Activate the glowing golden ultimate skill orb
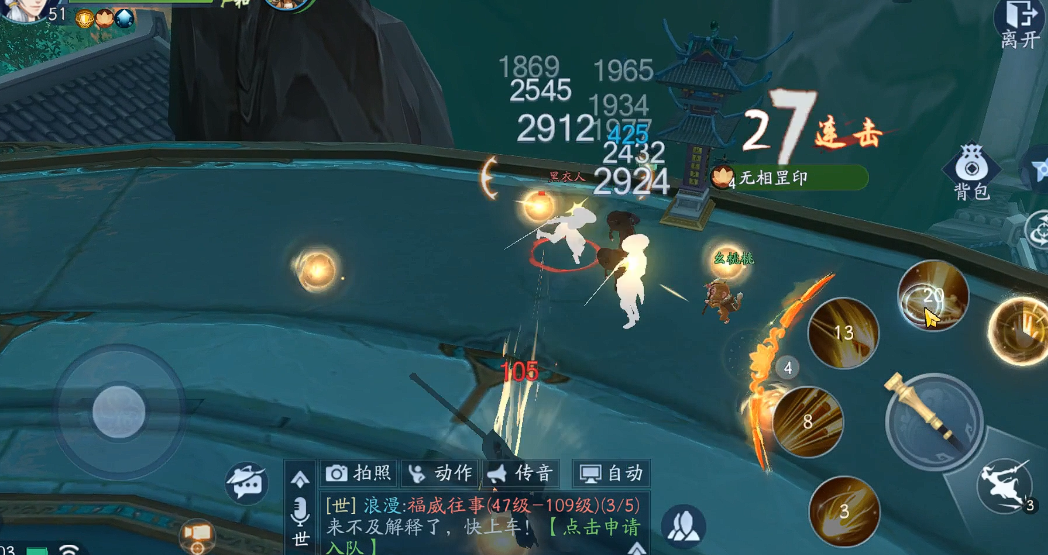 pos(1020,330)
